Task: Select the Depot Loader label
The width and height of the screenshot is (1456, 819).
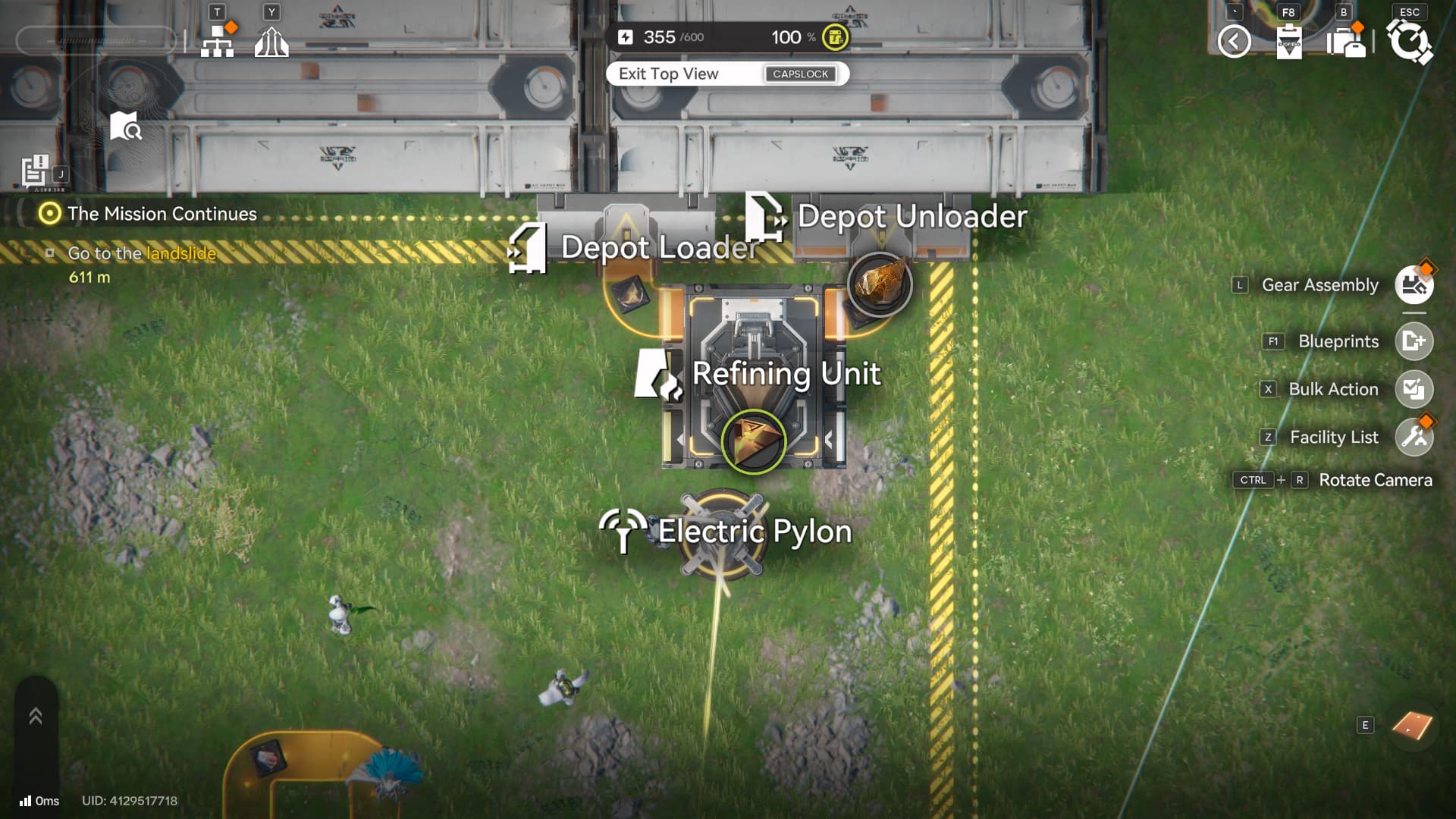Action: point(658,247)
